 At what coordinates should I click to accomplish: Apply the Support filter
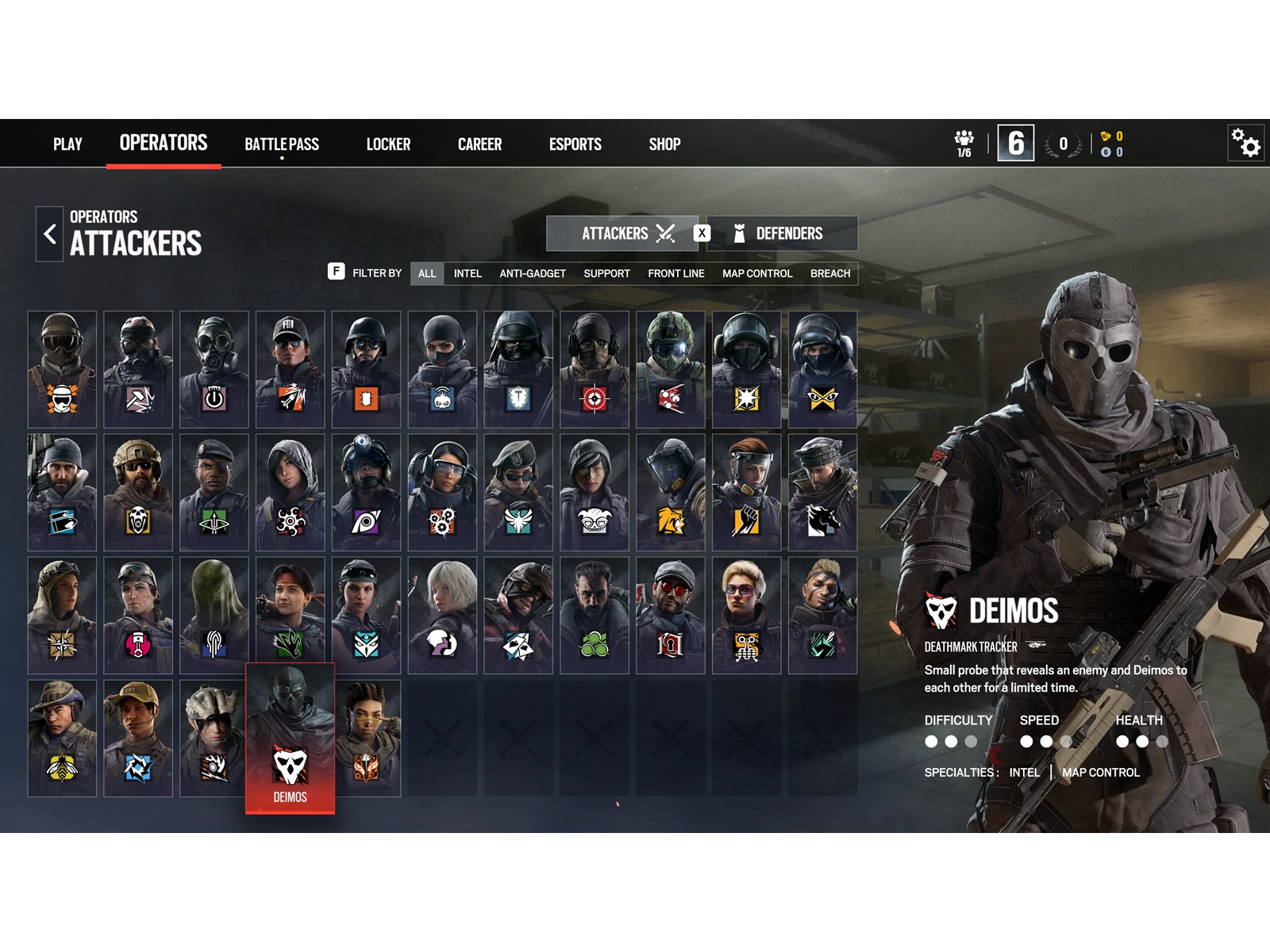coord(606,274)
